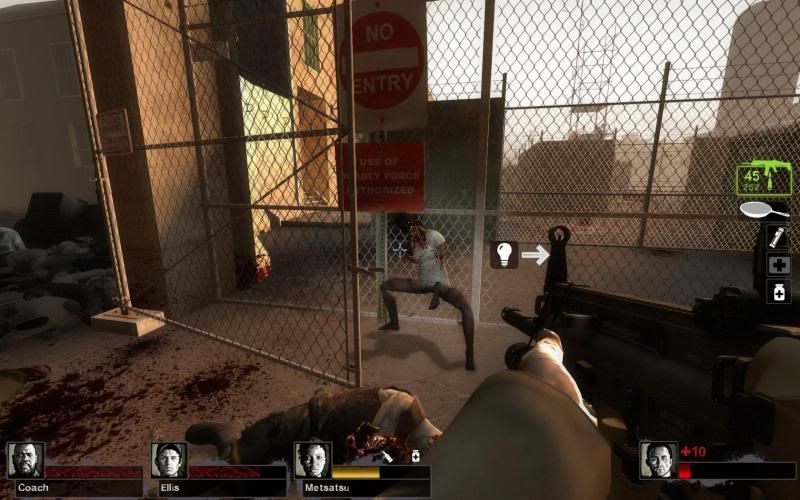This screenshot has width=800, height=500.
Task: Select the pipe bomb throwable slot
Action: click(x=777, y=237)
